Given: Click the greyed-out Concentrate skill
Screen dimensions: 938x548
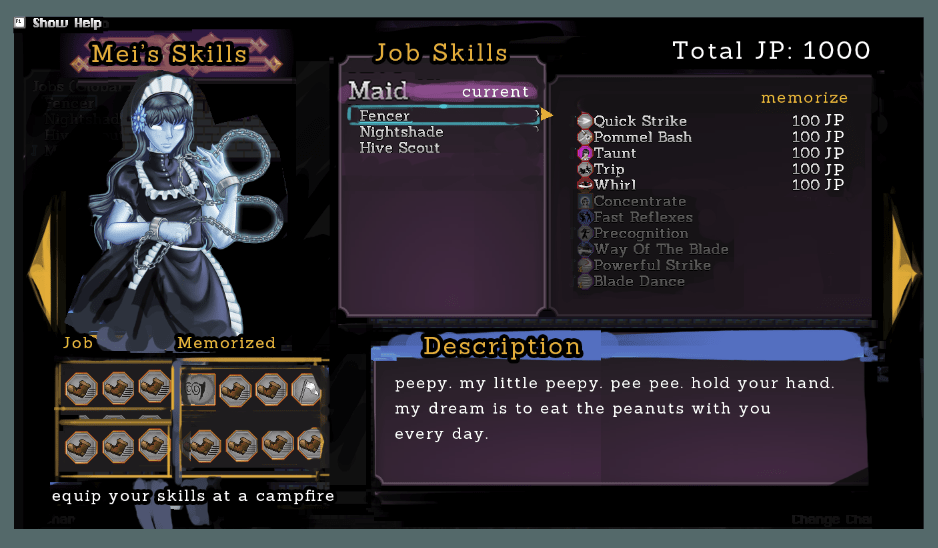Looking at the screenshot, I should point(639,201).
